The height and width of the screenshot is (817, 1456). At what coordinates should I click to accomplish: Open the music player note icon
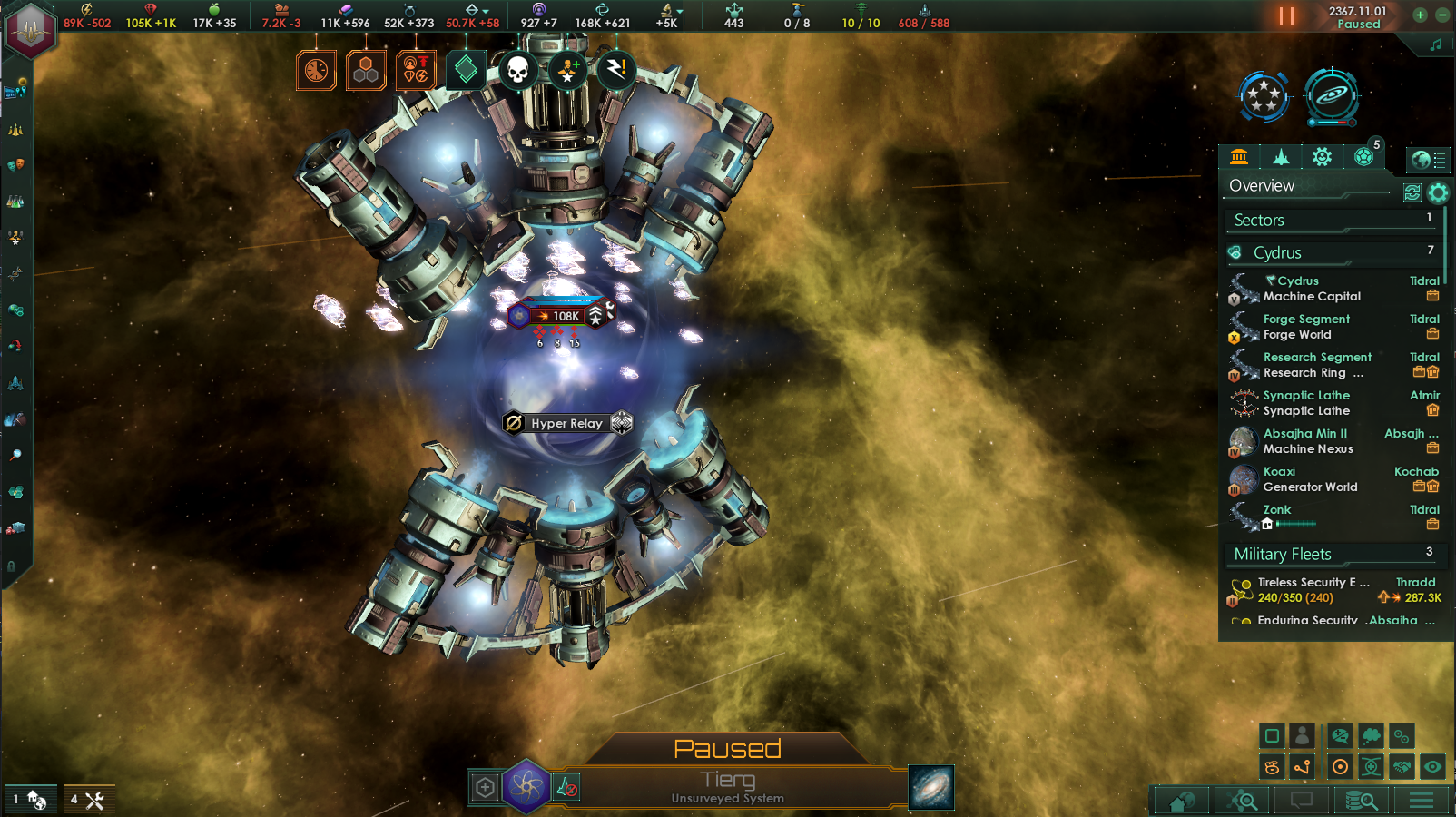(1435, 44)
